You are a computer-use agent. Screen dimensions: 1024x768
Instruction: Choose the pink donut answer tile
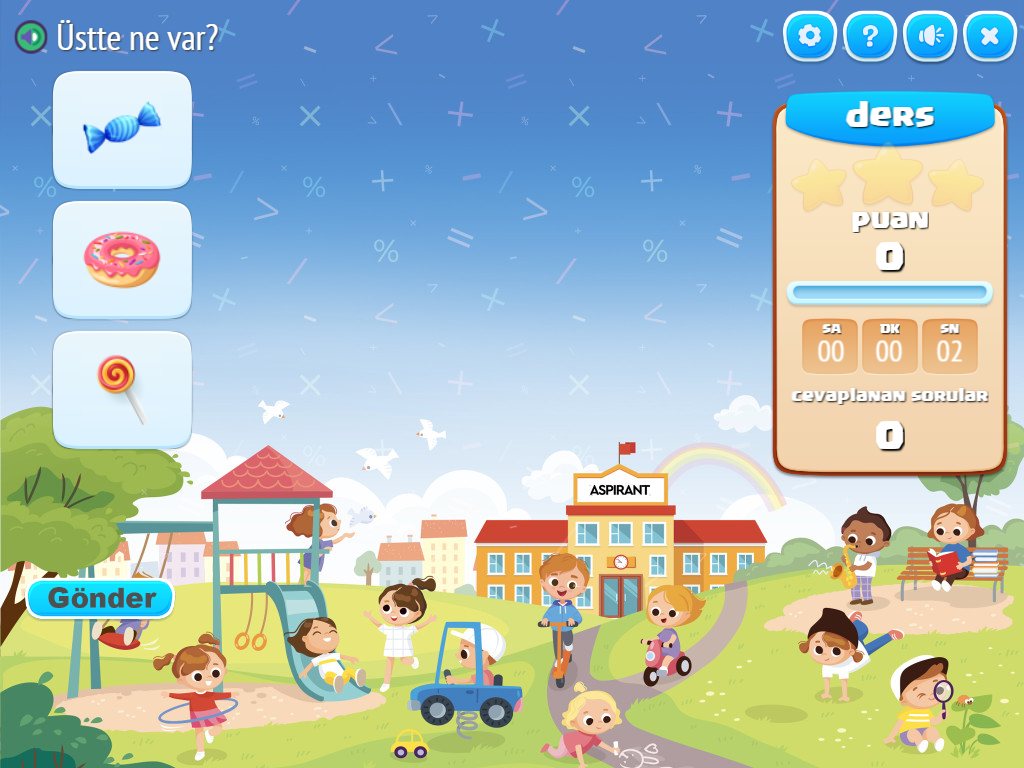tap(122, 259)
